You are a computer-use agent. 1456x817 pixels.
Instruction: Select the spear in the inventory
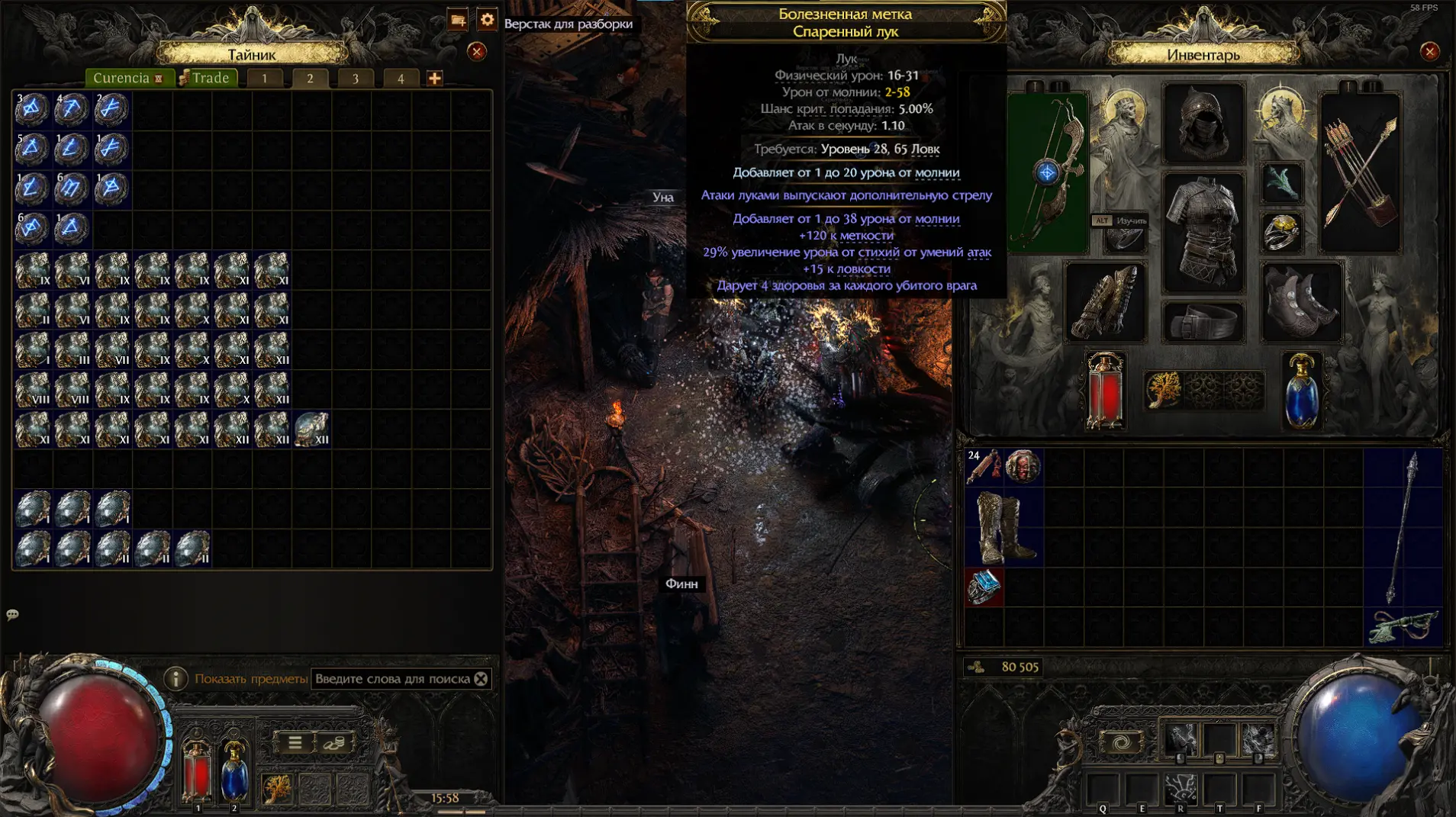tap(1403, 527)
